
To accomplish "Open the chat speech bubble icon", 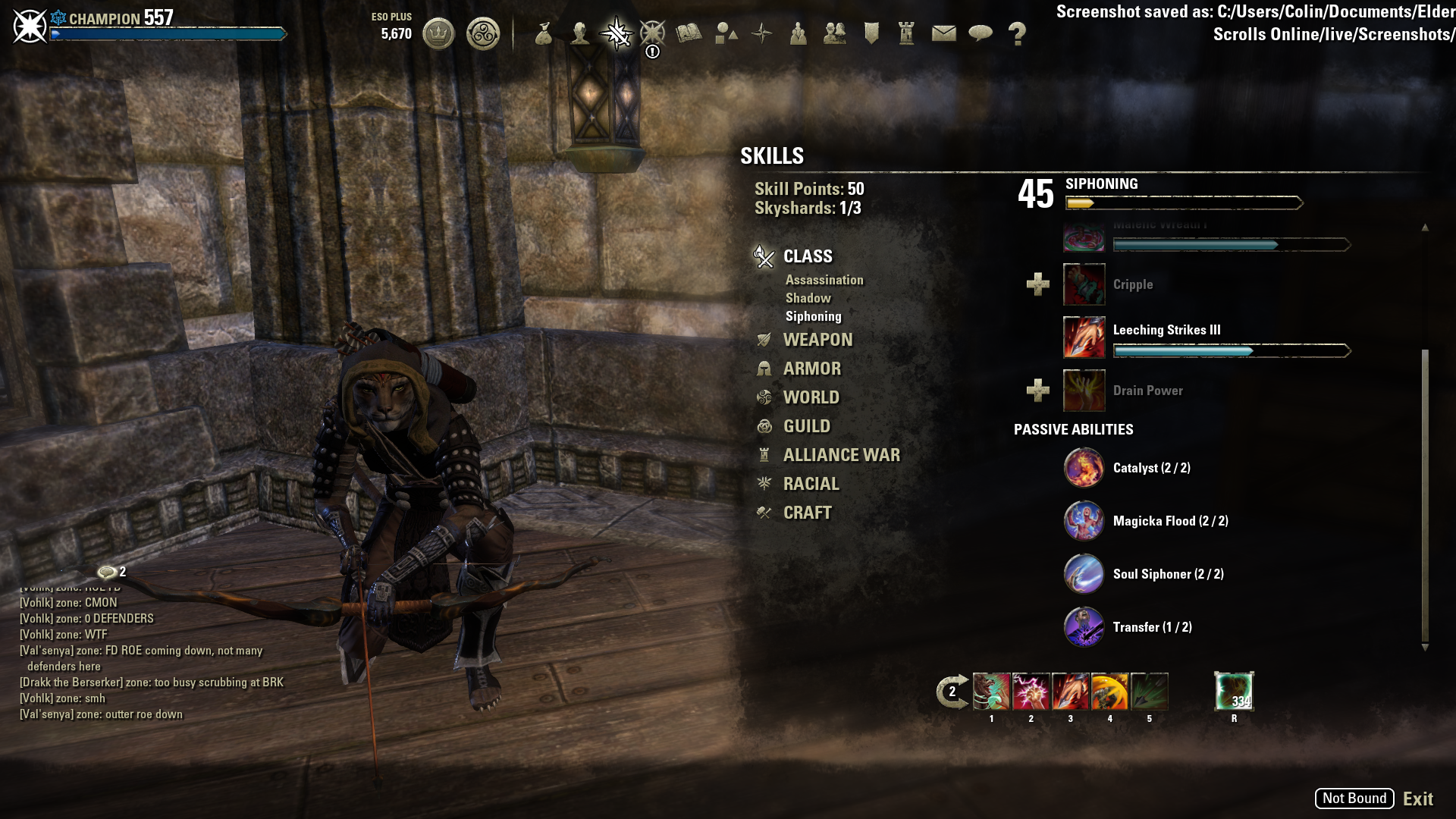I will (979, 33).
